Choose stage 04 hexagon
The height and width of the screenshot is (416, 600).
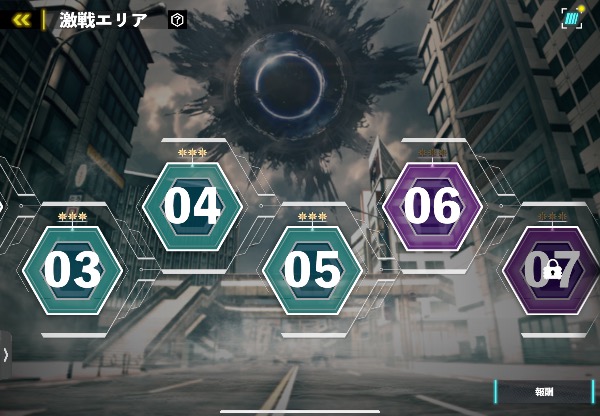pyautogui.click(x=192, y=207)
